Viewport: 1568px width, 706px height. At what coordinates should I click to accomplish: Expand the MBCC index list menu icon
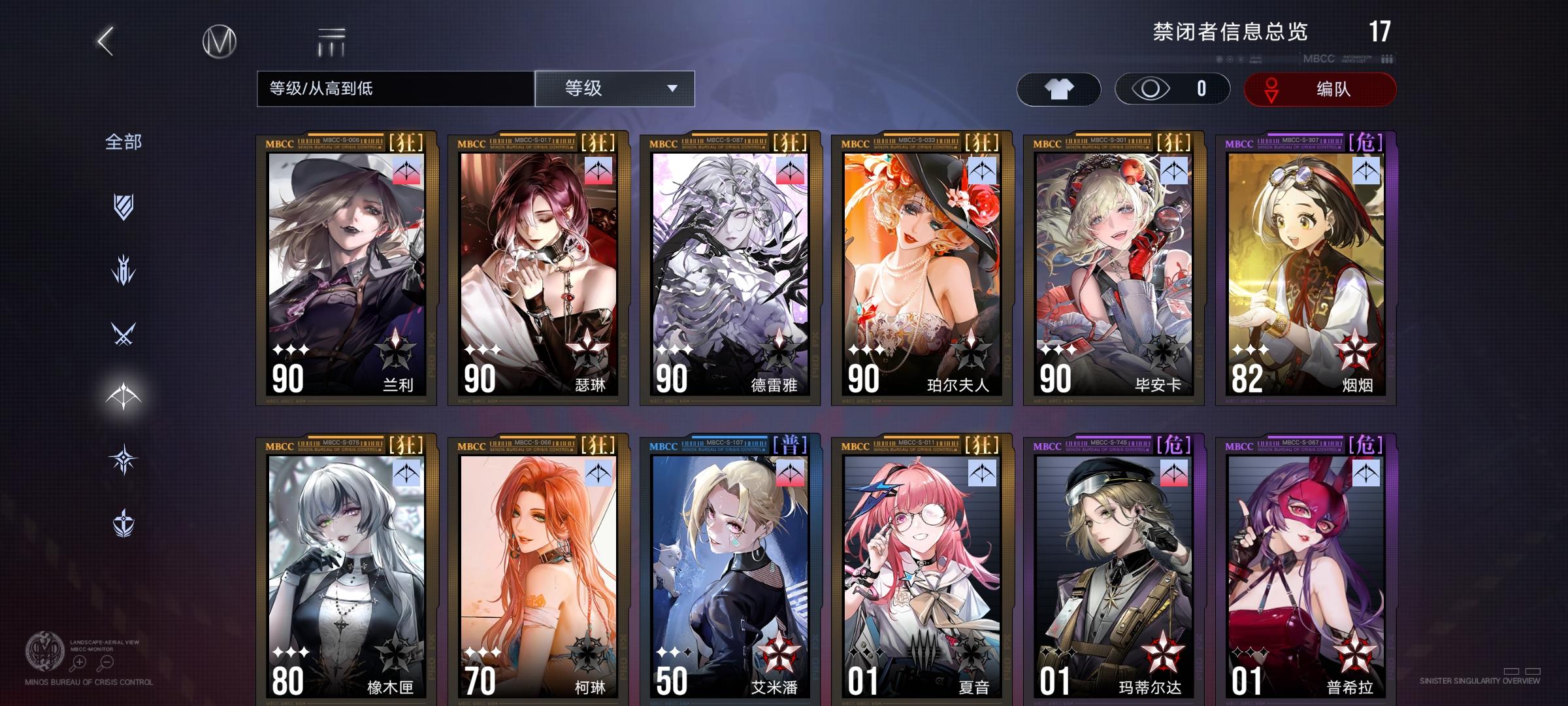(1385, 58)
